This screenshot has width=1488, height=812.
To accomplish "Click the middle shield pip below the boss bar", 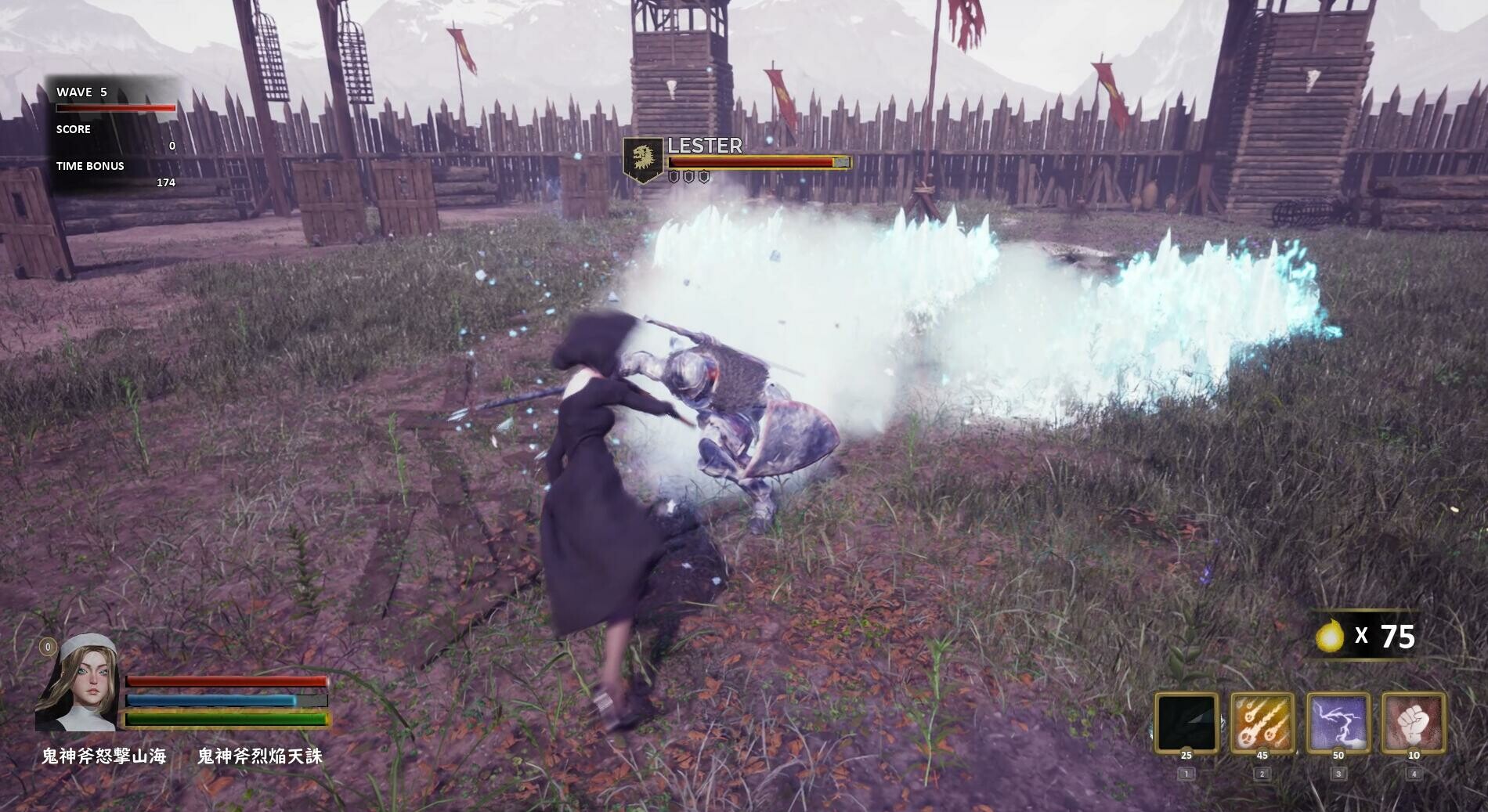I will (x=689, y=177).
